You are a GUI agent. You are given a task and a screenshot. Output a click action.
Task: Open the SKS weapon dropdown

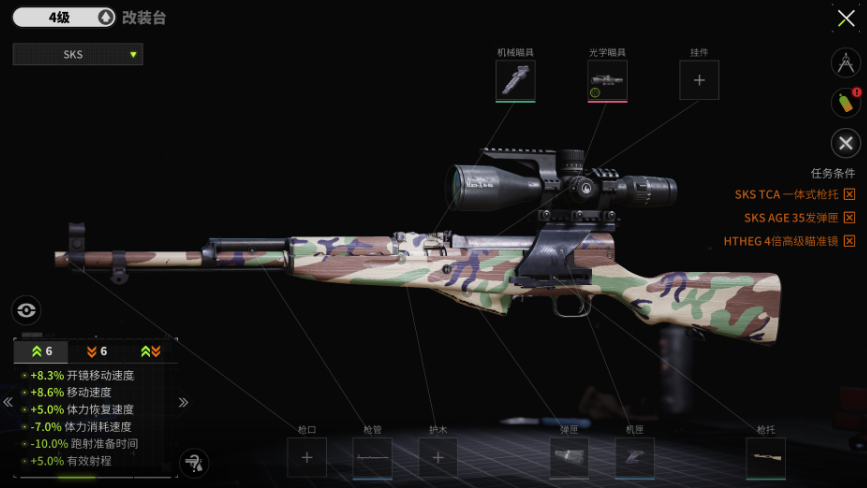[78, 54]
